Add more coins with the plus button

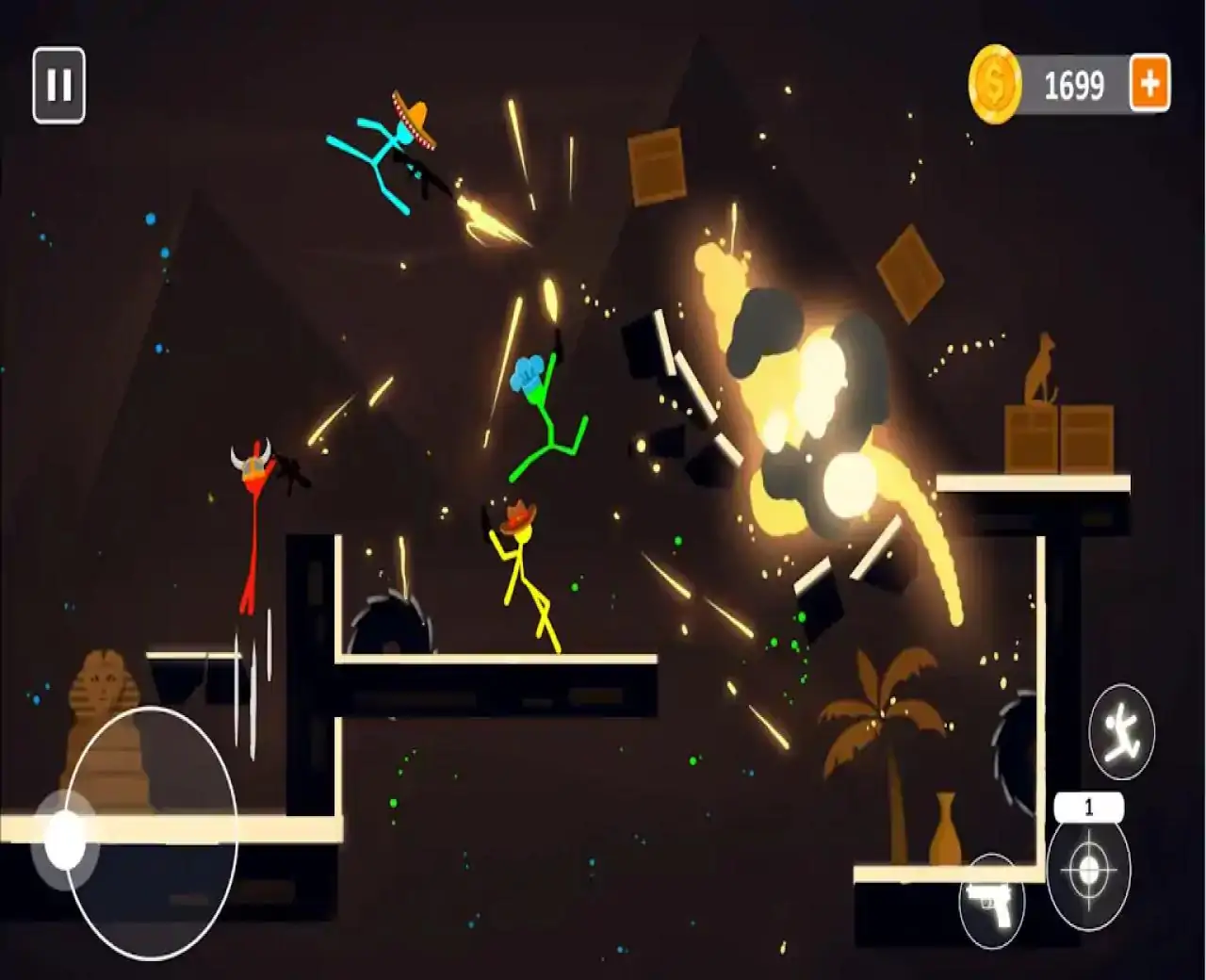tap(1149, 85)
